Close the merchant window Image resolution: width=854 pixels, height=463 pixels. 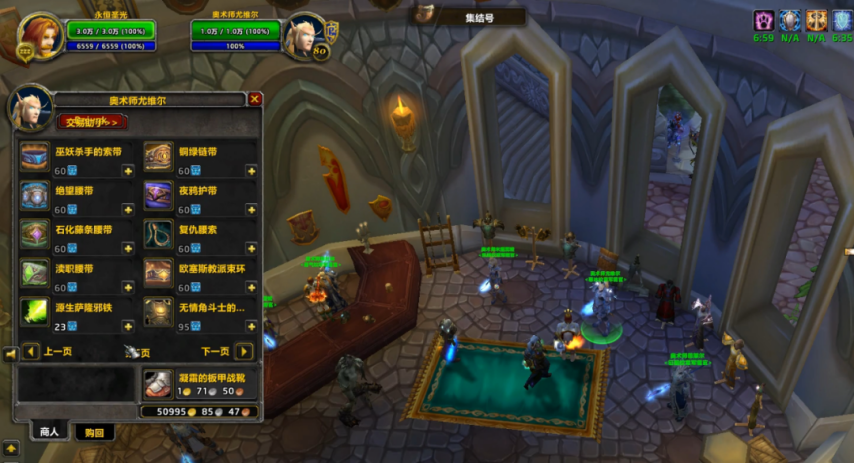click(255, 99)
